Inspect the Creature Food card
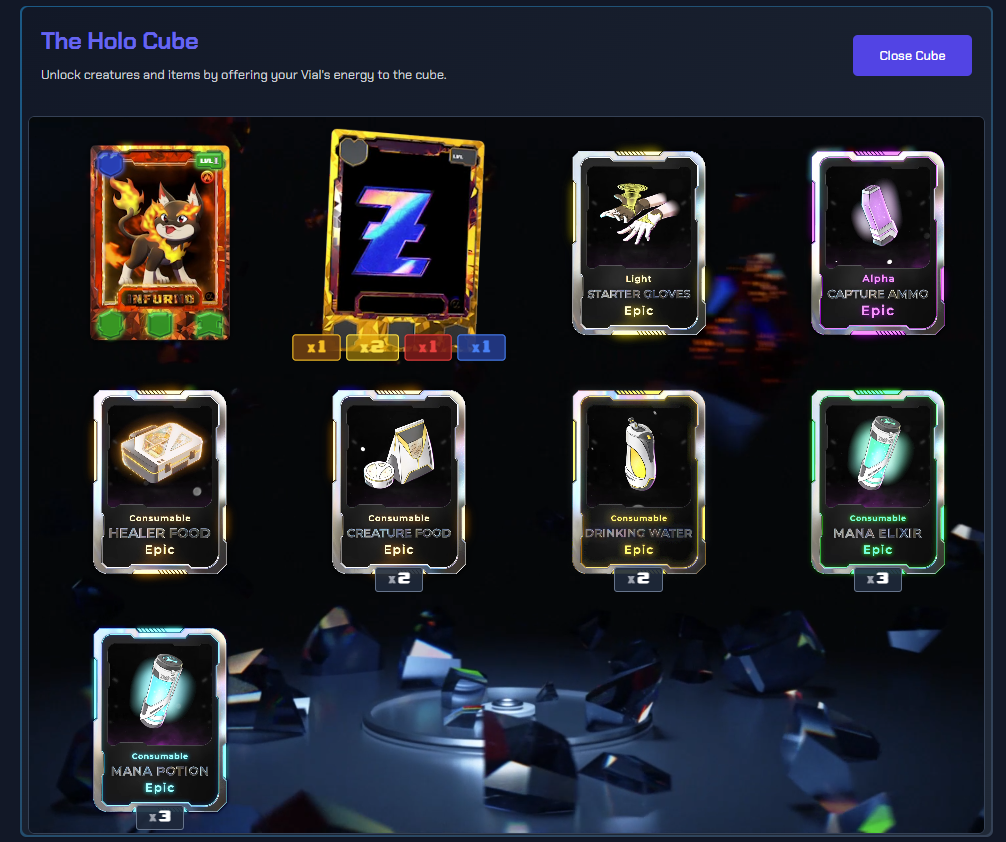 pyautogui.click(x=398, y=481)
